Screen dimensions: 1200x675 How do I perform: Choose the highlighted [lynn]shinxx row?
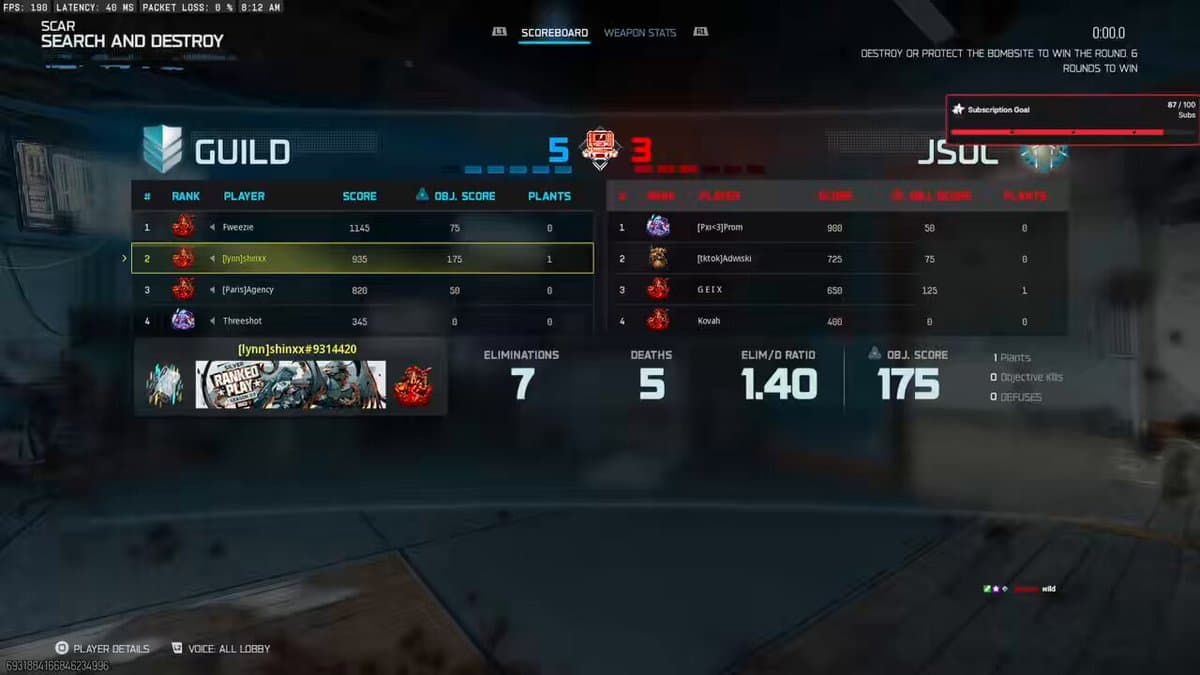[362, 259]
